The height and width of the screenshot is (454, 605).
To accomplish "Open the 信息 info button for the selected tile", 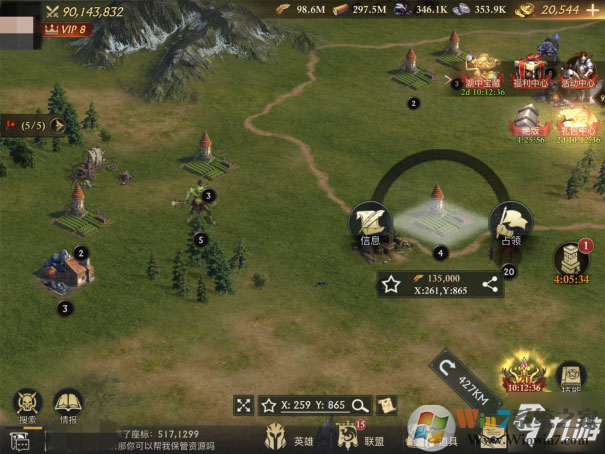I will tap(370, 225).
